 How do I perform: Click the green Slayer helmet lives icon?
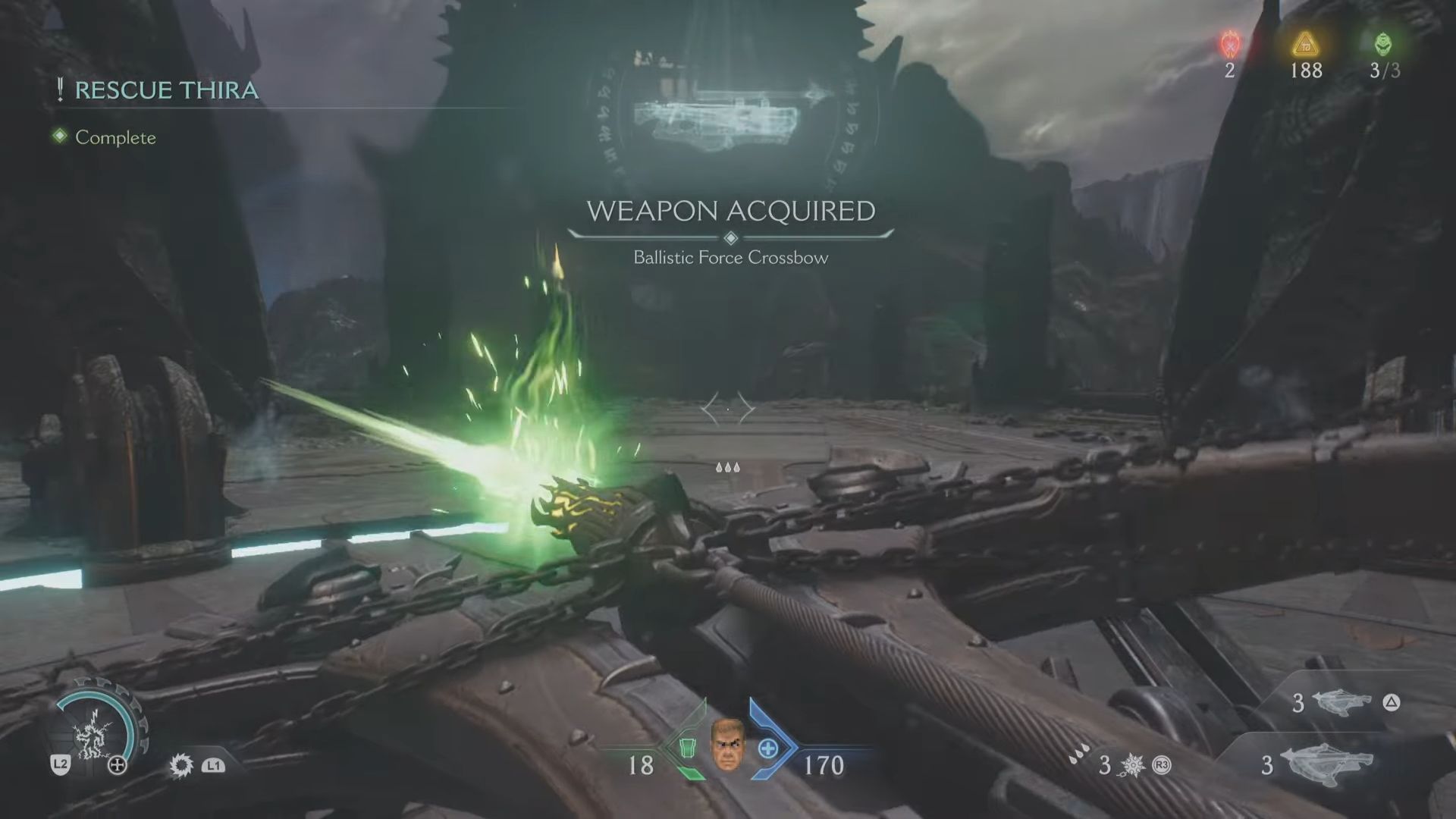(x=1383, y=45)
